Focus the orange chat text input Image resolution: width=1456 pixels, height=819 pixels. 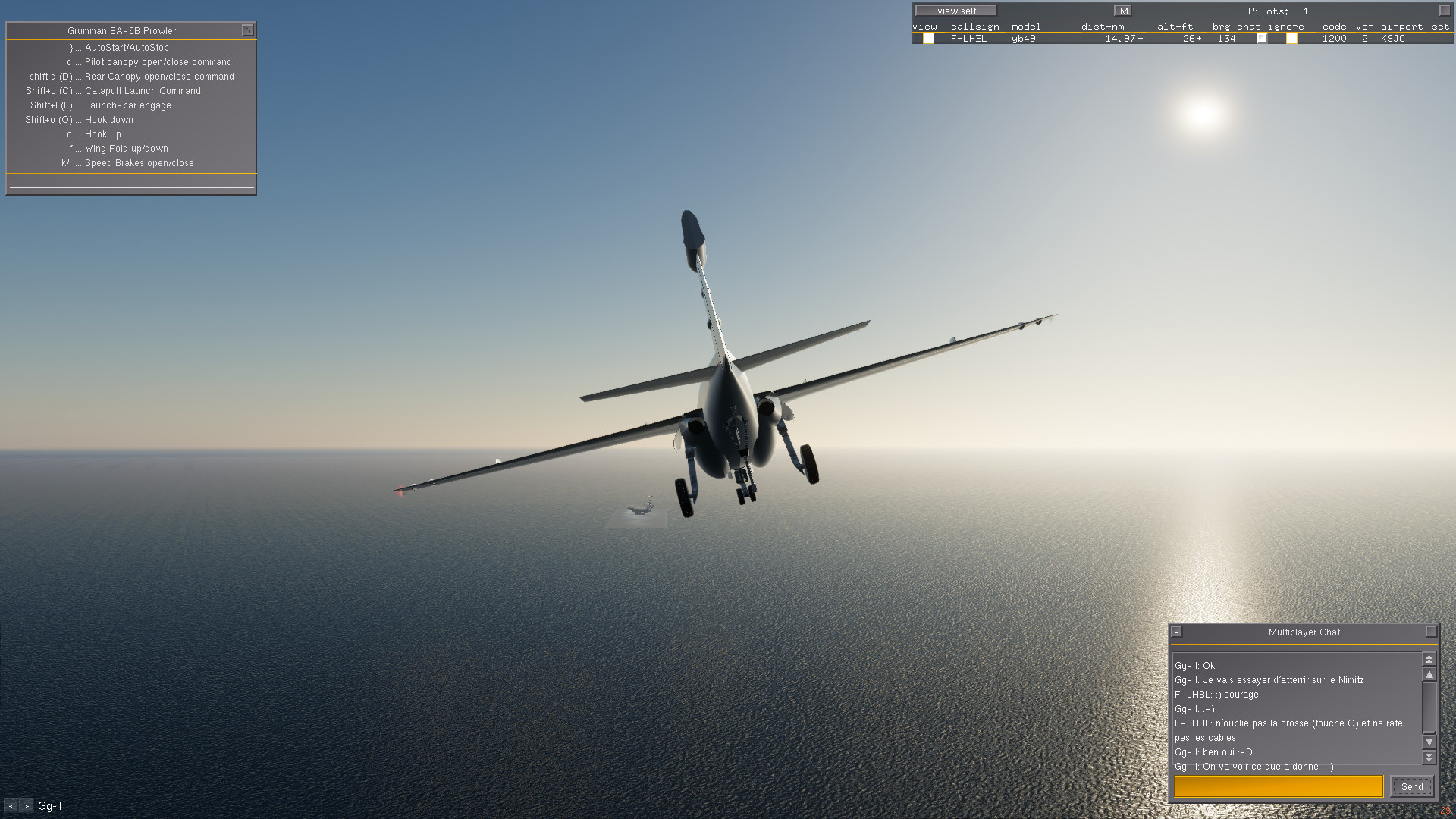pos(1279,786)
